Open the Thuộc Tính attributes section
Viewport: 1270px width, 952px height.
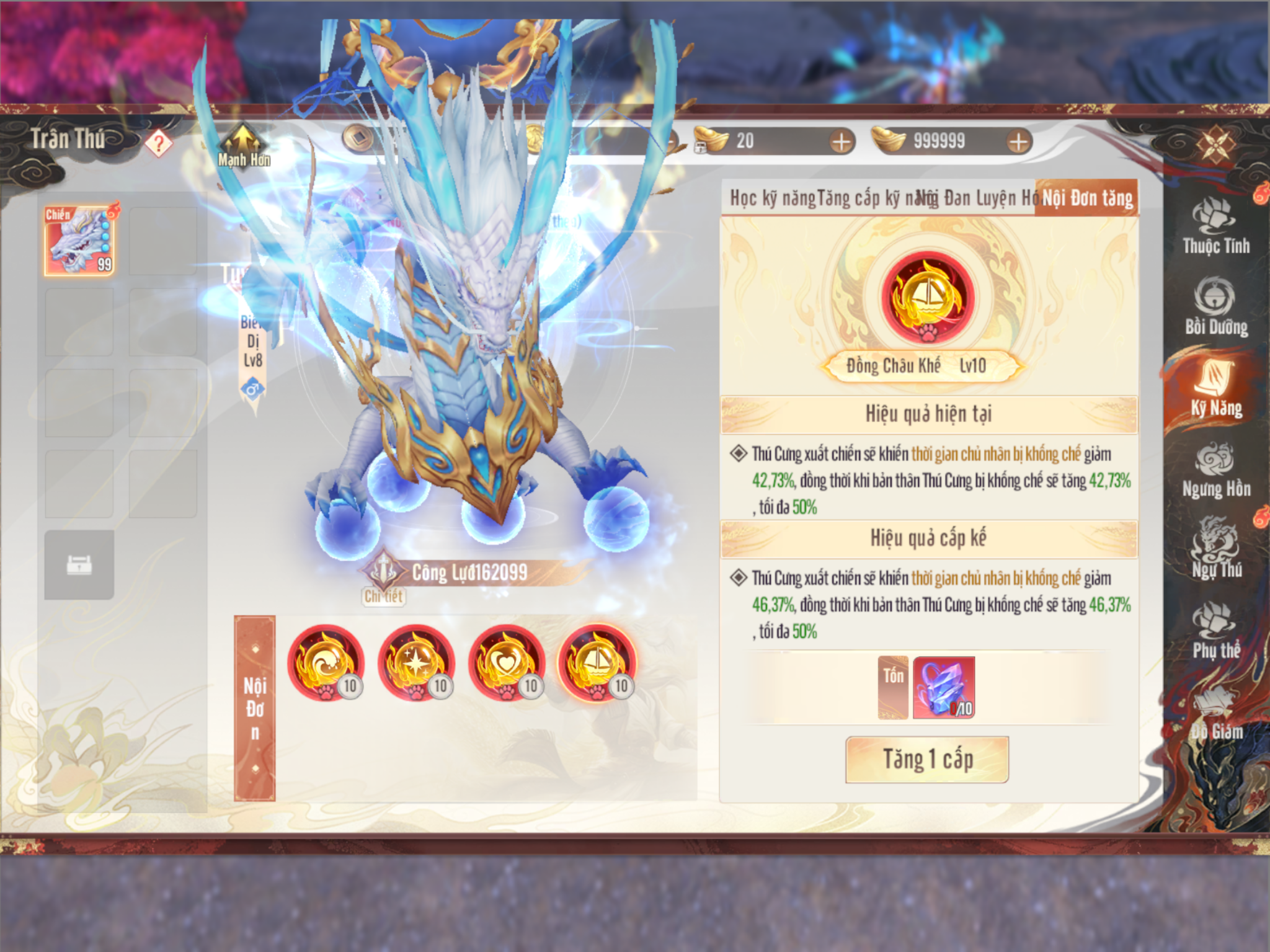click(x=1215, y=228)
